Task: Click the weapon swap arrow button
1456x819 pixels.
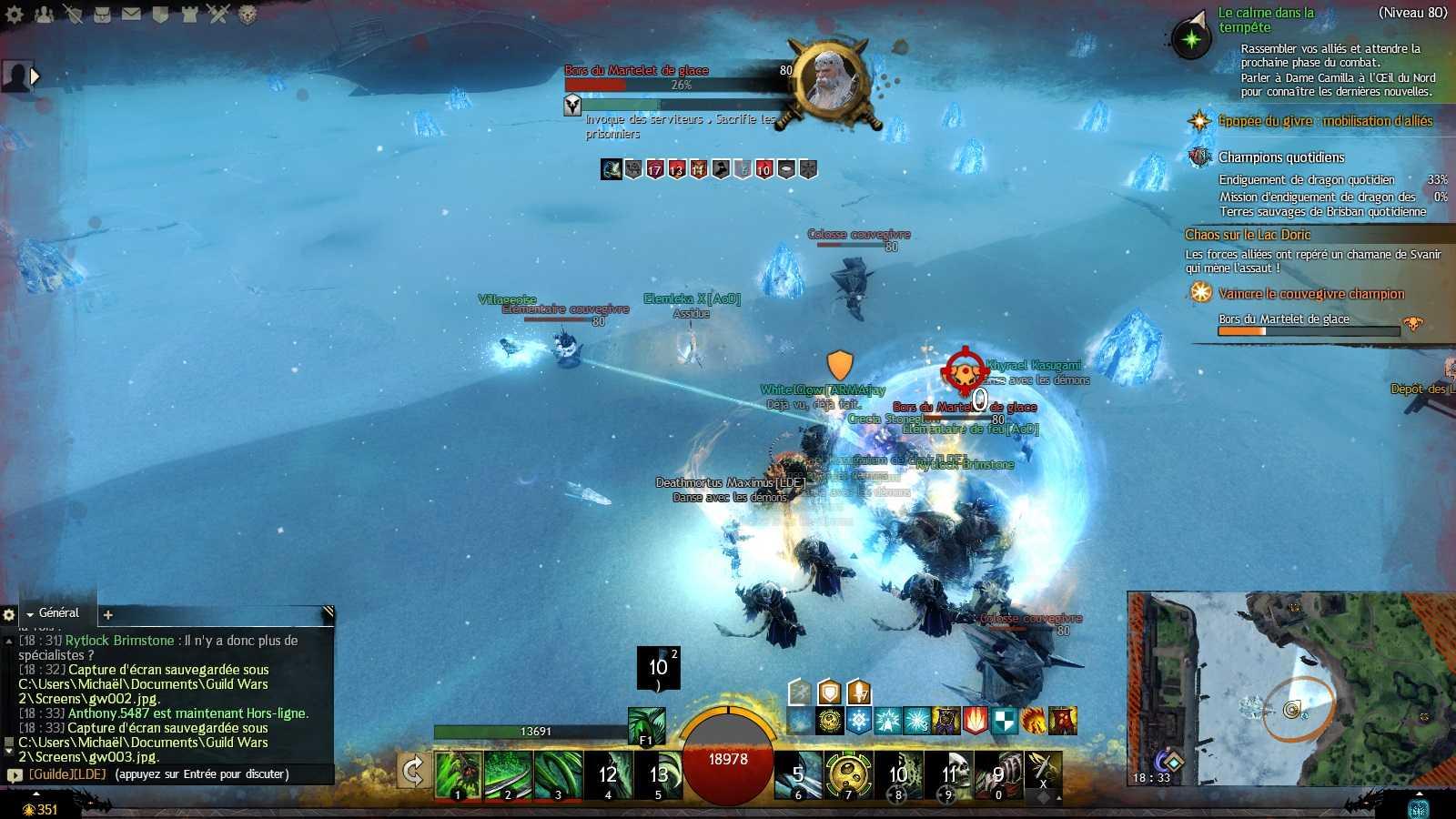Action: click(x=413, y=773)
